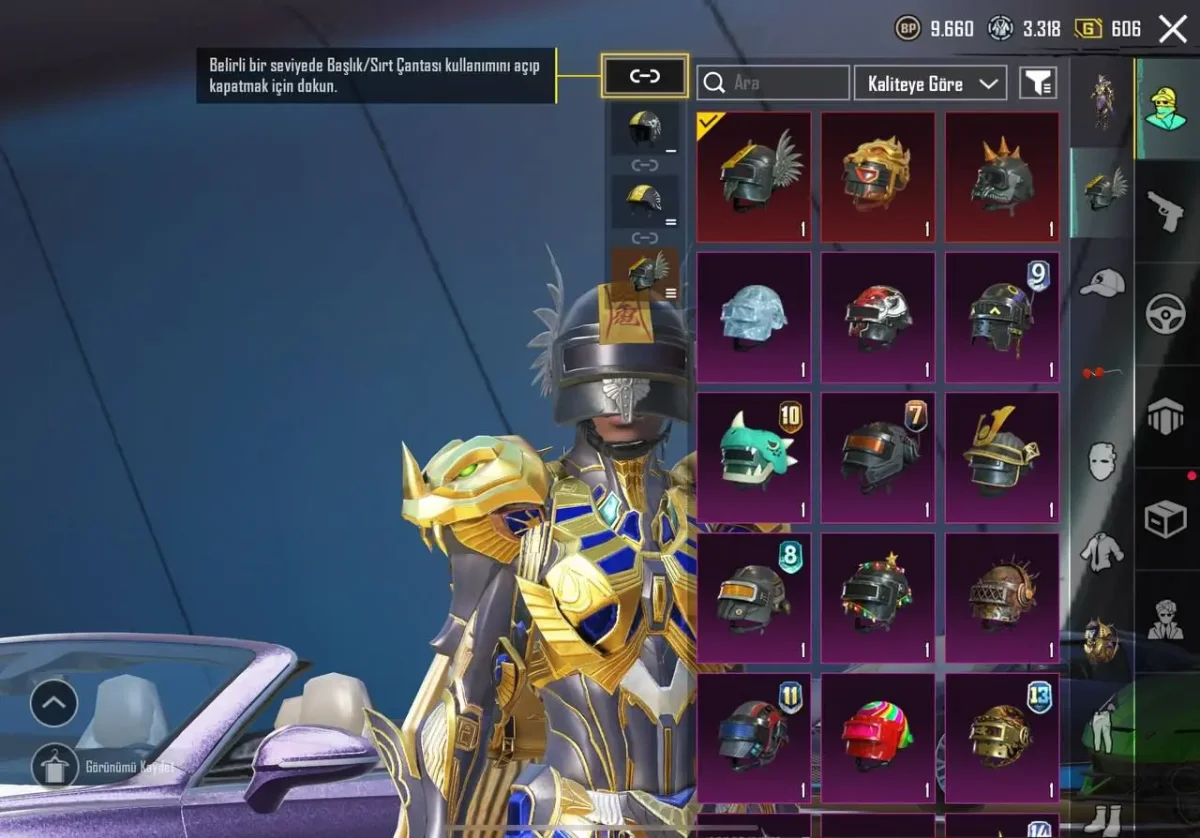Open the cap headwear category
Screen dimensions: 1200x838
click(x=1102, y=284)
